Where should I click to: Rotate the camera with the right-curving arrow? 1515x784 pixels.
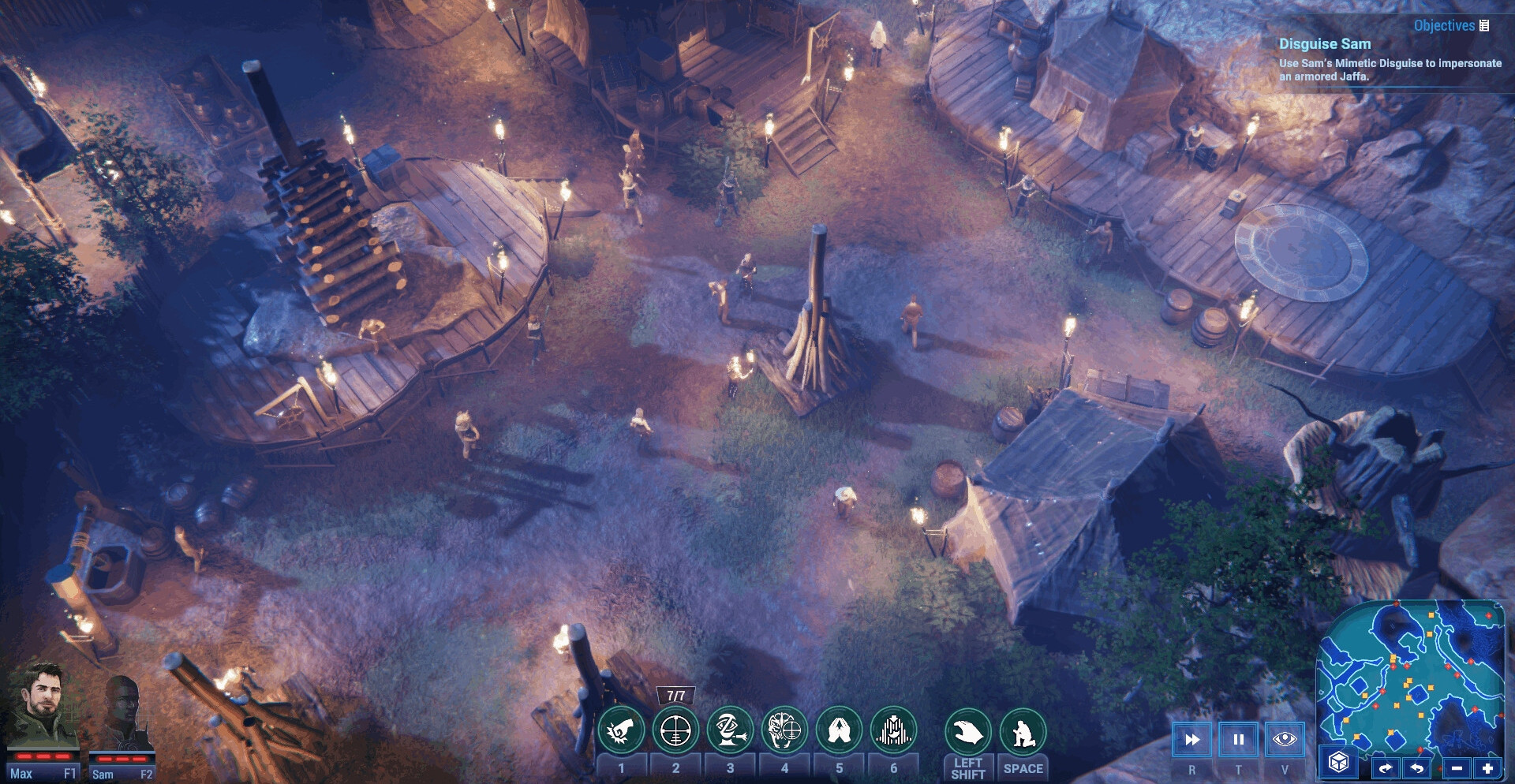1385,767
